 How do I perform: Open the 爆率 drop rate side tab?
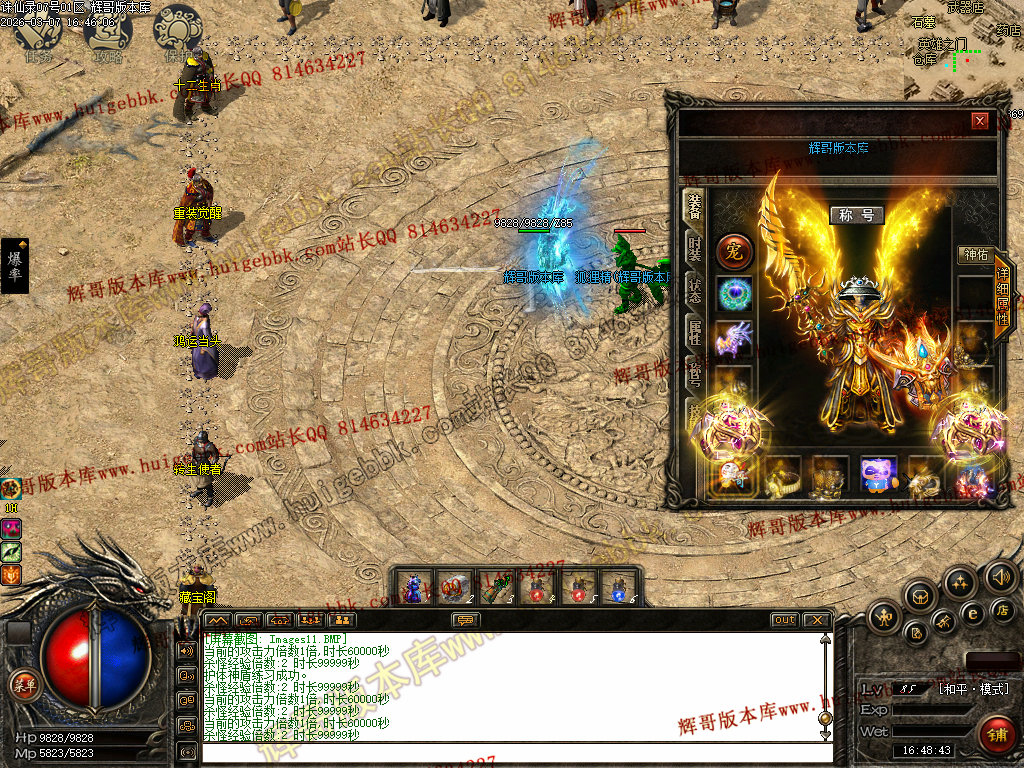click(x=15, y=265)
